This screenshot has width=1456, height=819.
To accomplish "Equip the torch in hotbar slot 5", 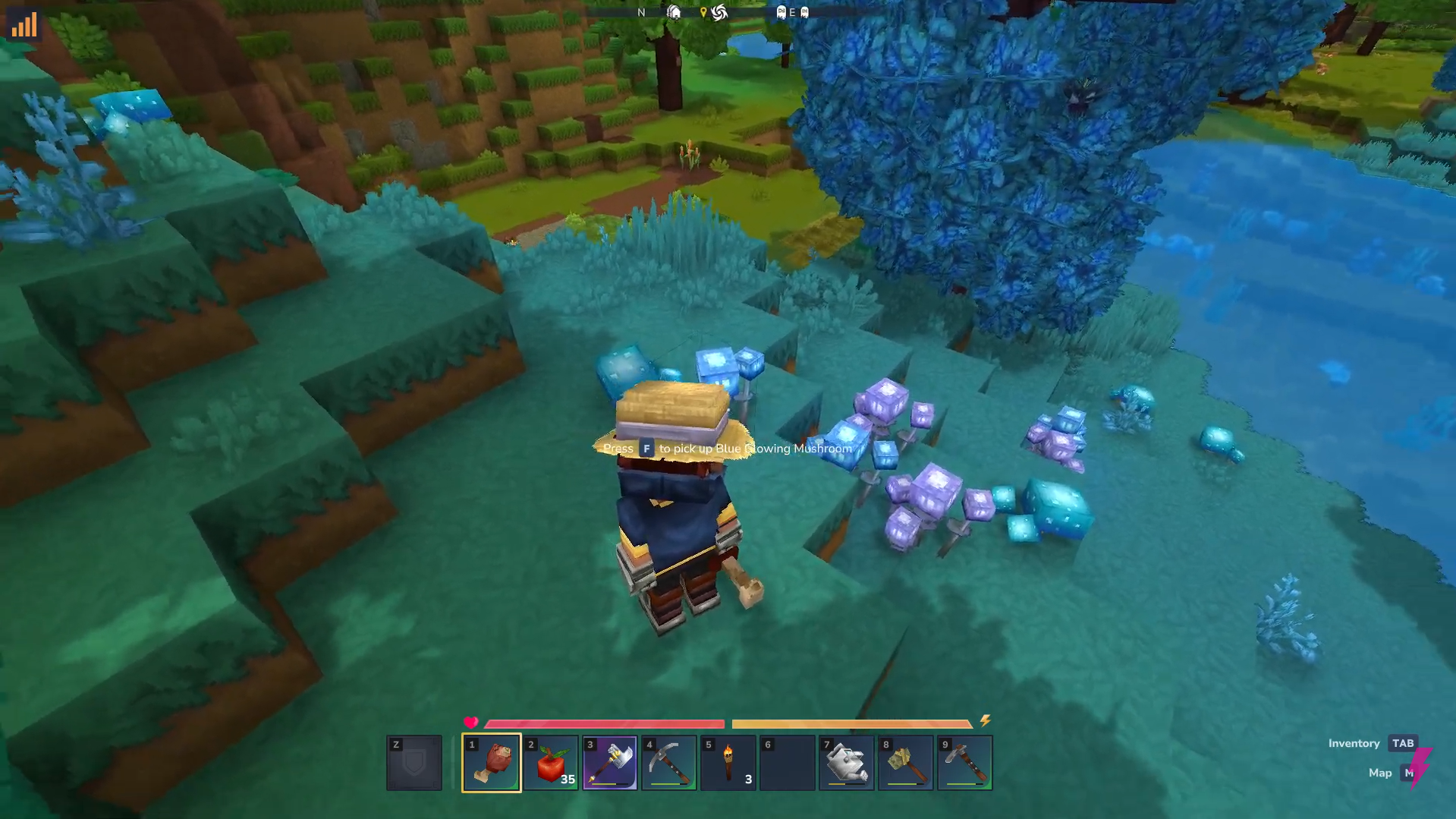I will tap(727, 761).
